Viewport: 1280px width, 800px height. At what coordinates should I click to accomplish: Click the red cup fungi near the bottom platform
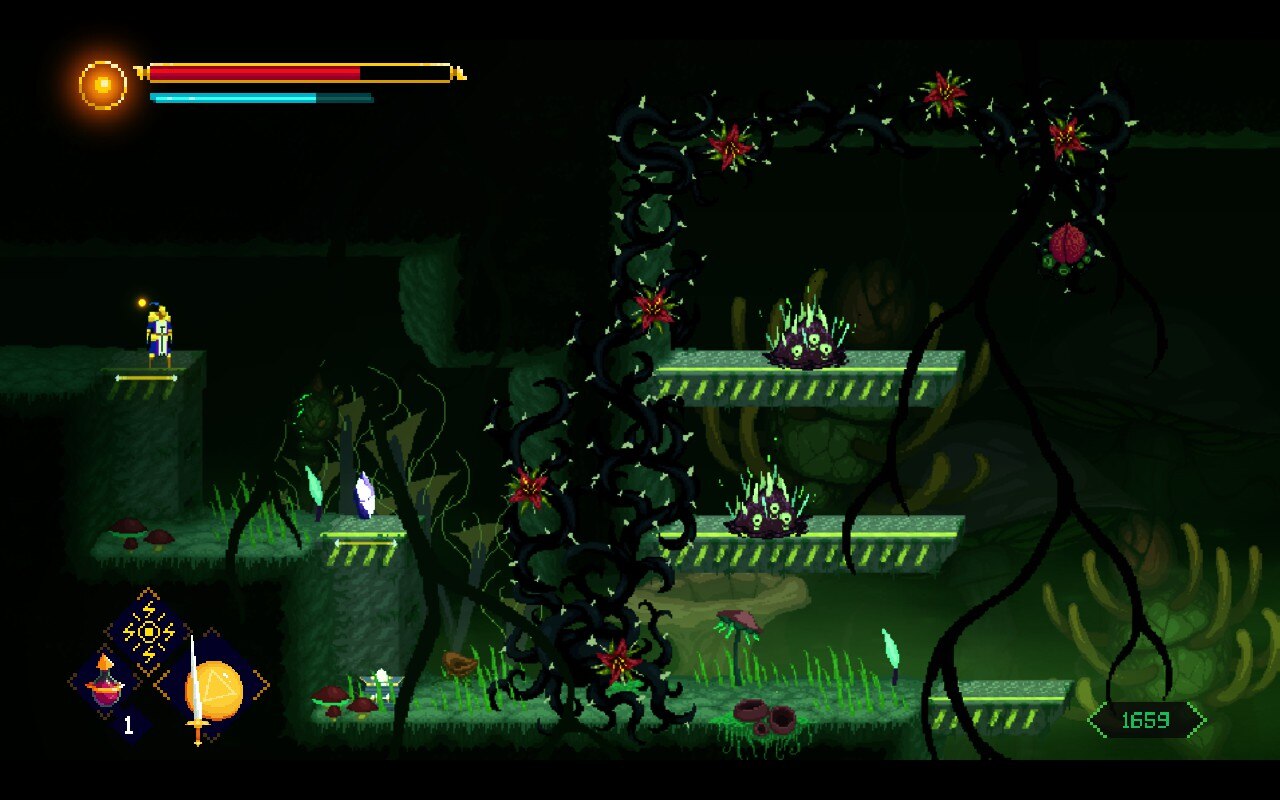(765, 716)
